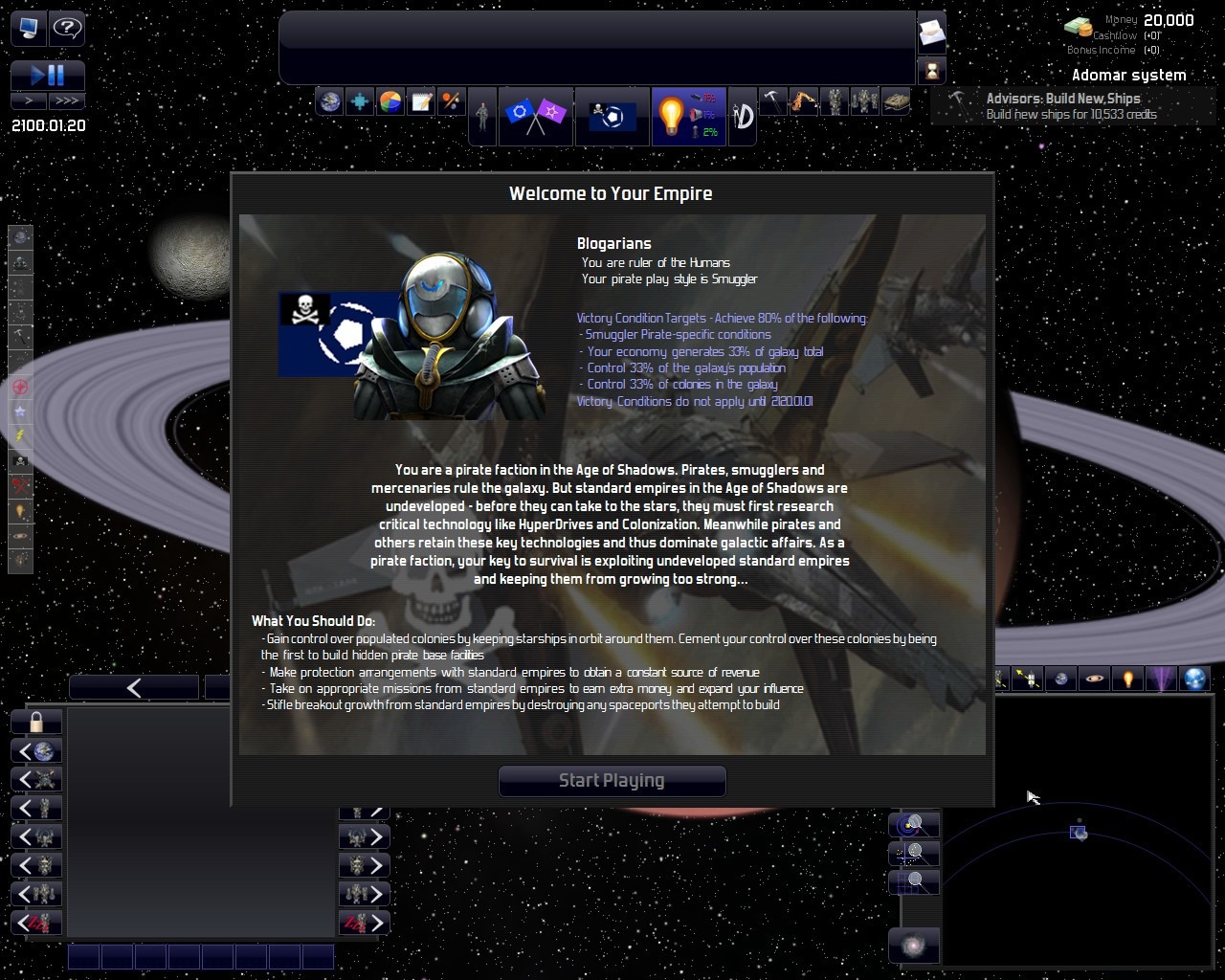Open diplomacy via the crossed flags icon
This screenshot has width=1225, height=980.
point(535,116)
